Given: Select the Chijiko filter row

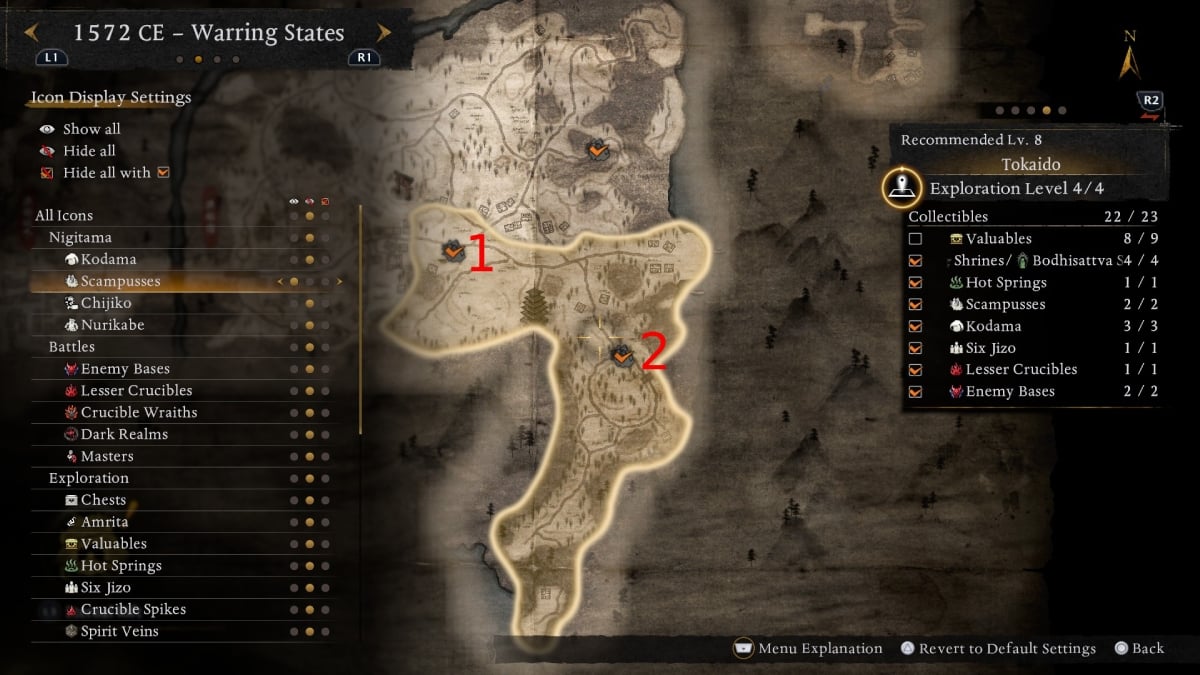Looking at the screenshot, I should click(105, 303).
